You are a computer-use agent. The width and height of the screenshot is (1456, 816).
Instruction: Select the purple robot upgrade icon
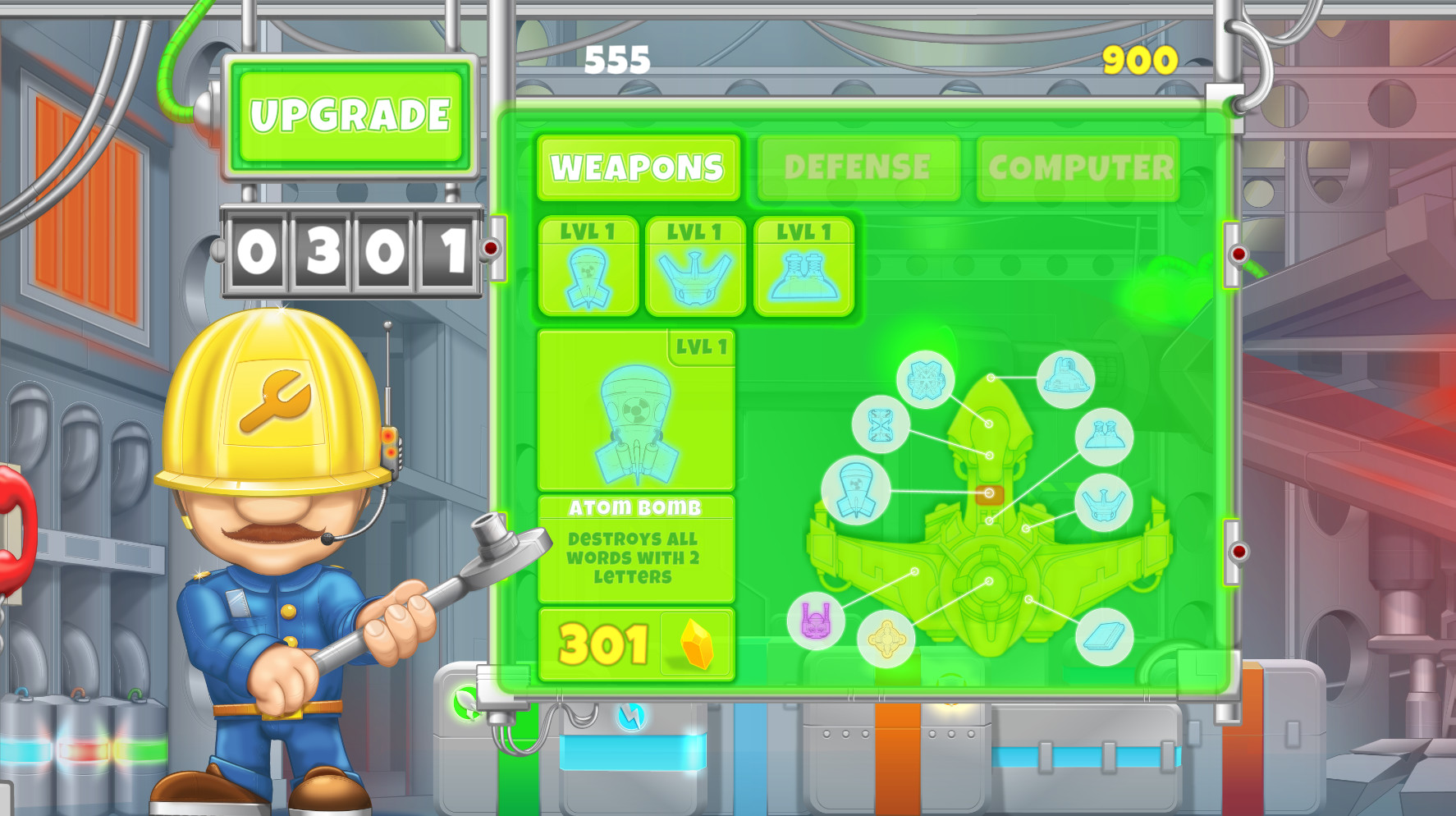click(817, 621)
